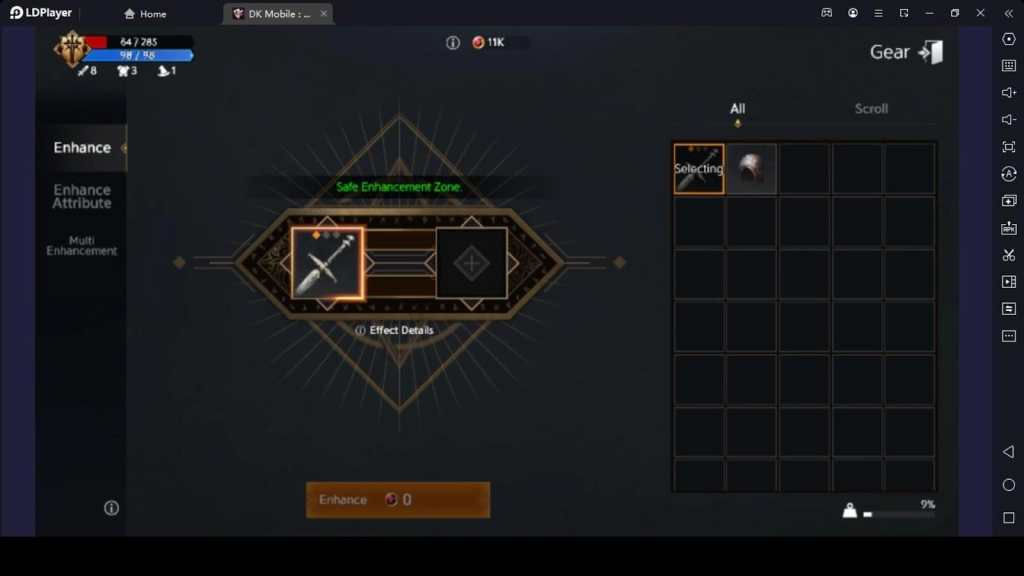Switch to the Enhance Attribute section
This screenshot has width=1024, height=576.
point(82,196)
